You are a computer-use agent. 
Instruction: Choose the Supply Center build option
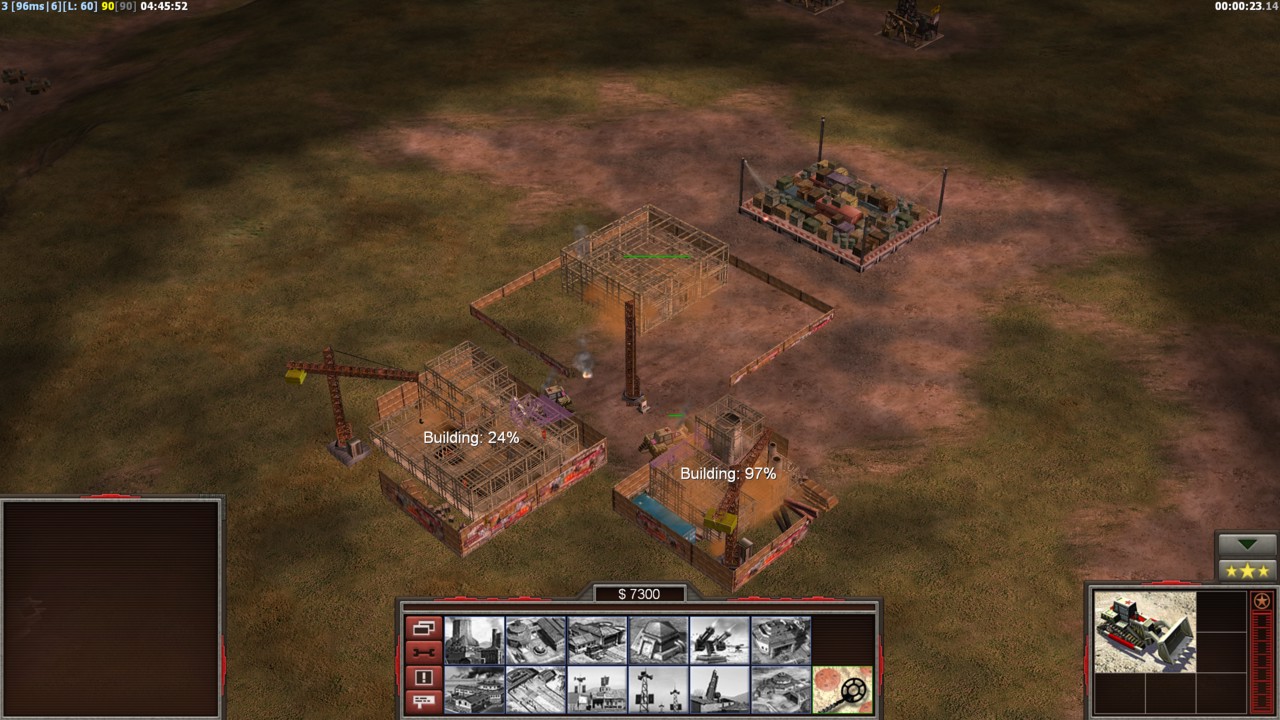pos(598,640)
